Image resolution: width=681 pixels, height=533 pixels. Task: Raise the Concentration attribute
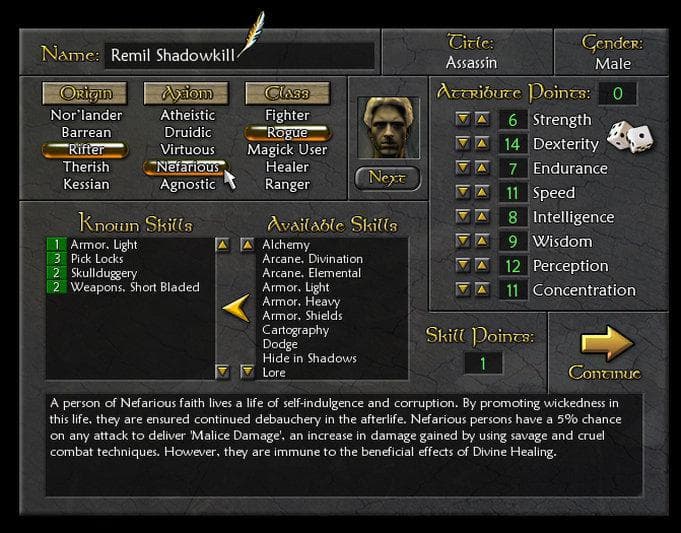pos(482,290)
